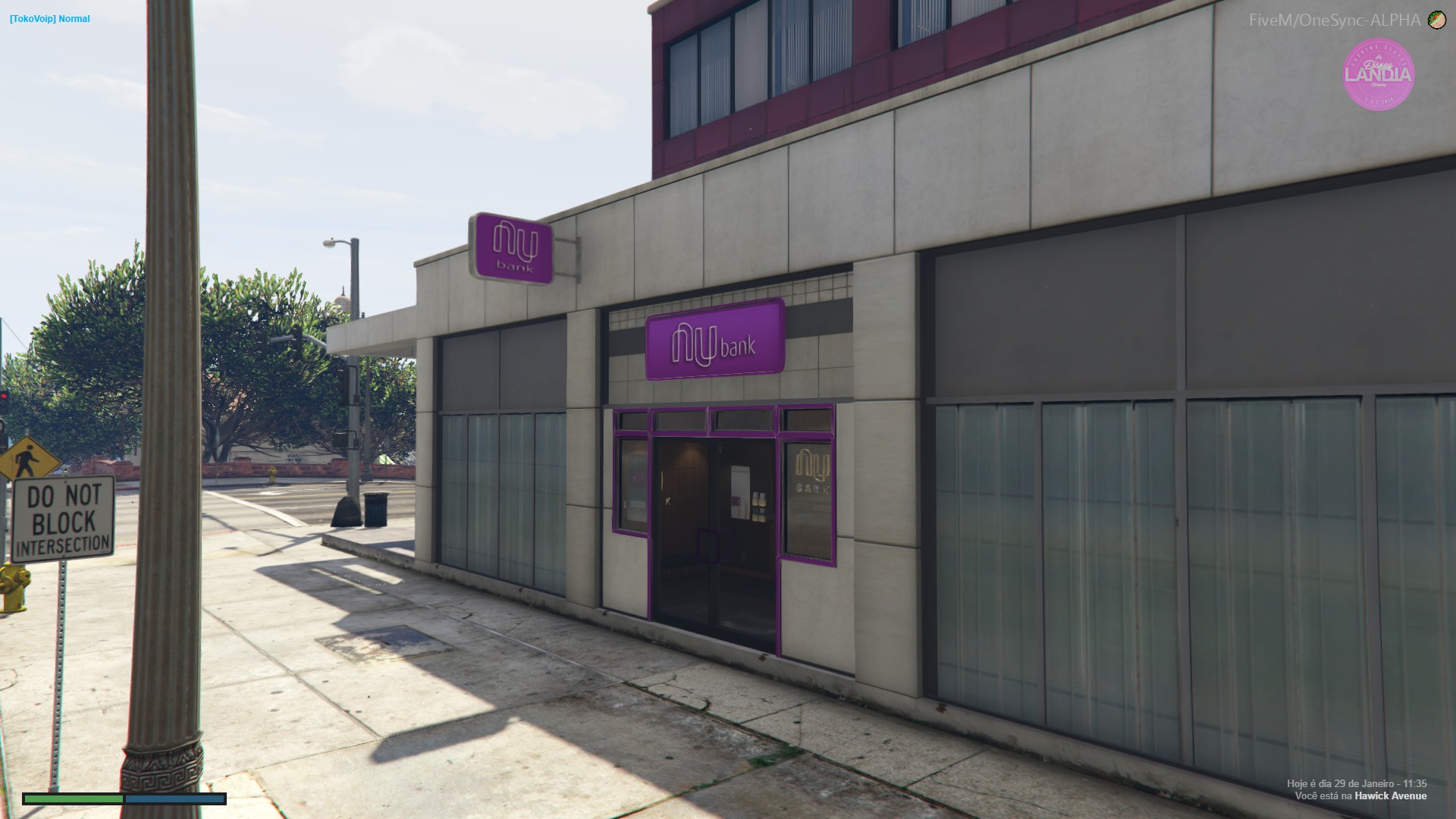Click the blue armor bar segment
This screenshot has height=819, width=1456.
pyautogui.click(x=174, y=799)
